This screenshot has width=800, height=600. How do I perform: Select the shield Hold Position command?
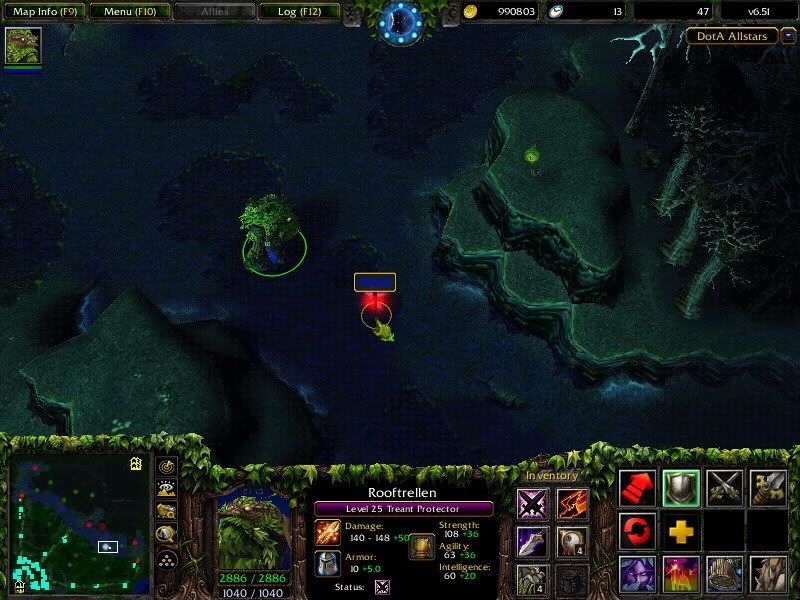(x=681, y=487)
